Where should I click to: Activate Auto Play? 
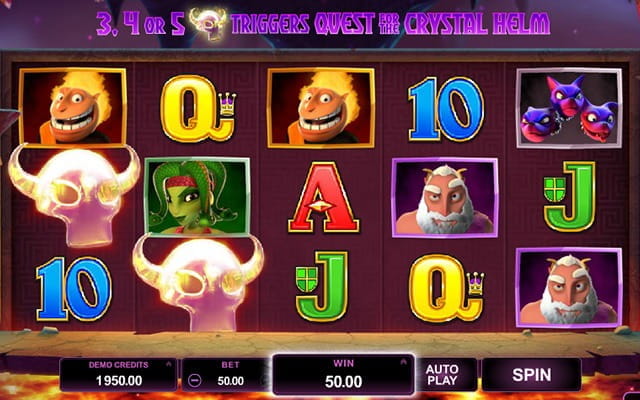point(442,375)
